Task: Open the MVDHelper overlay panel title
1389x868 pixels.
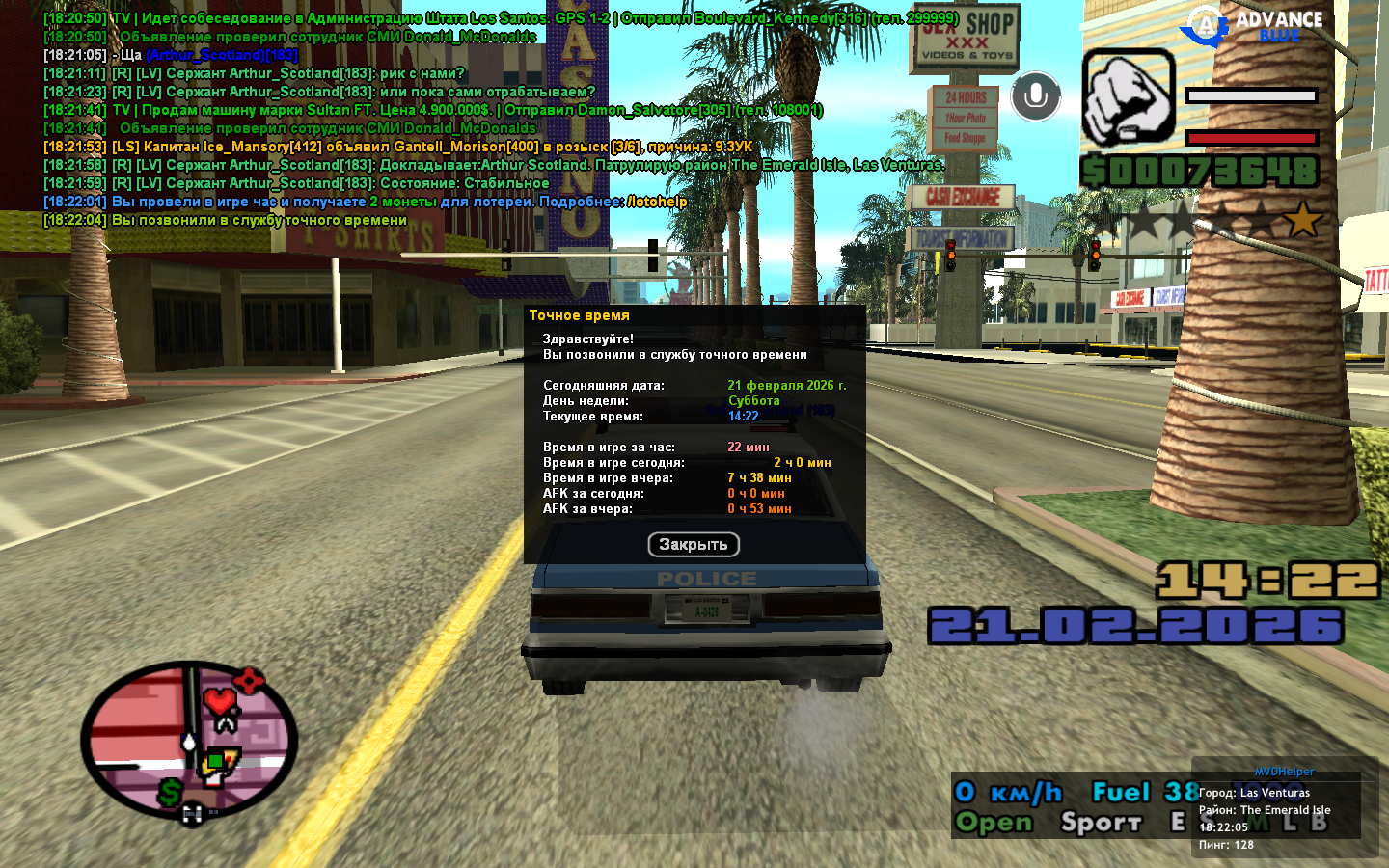Action: tap(1284, 772)
